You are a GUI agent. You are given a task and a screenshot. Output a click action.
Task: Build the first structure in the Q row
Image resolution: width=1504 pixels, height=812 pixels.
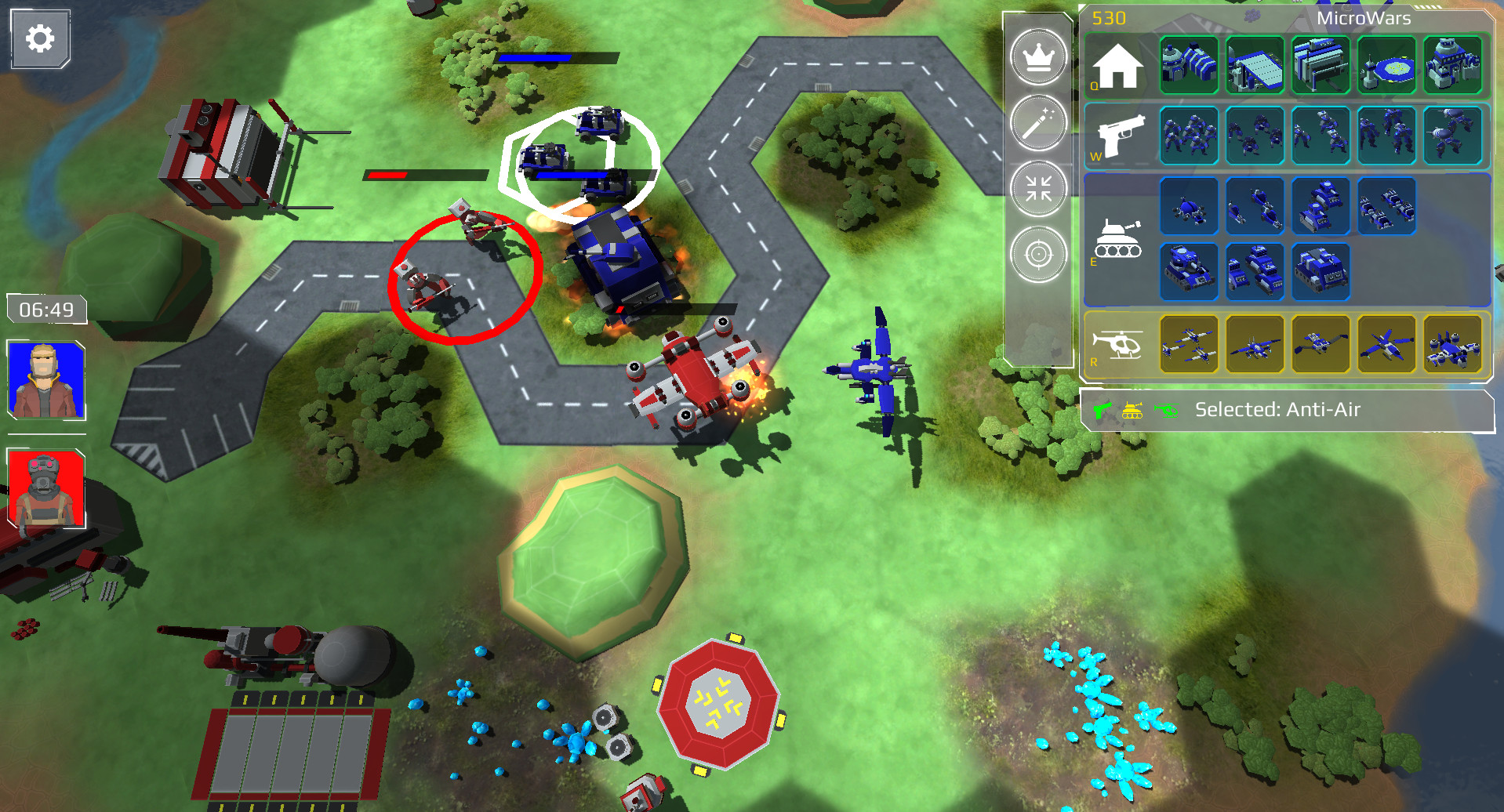tap(1189, 64)
